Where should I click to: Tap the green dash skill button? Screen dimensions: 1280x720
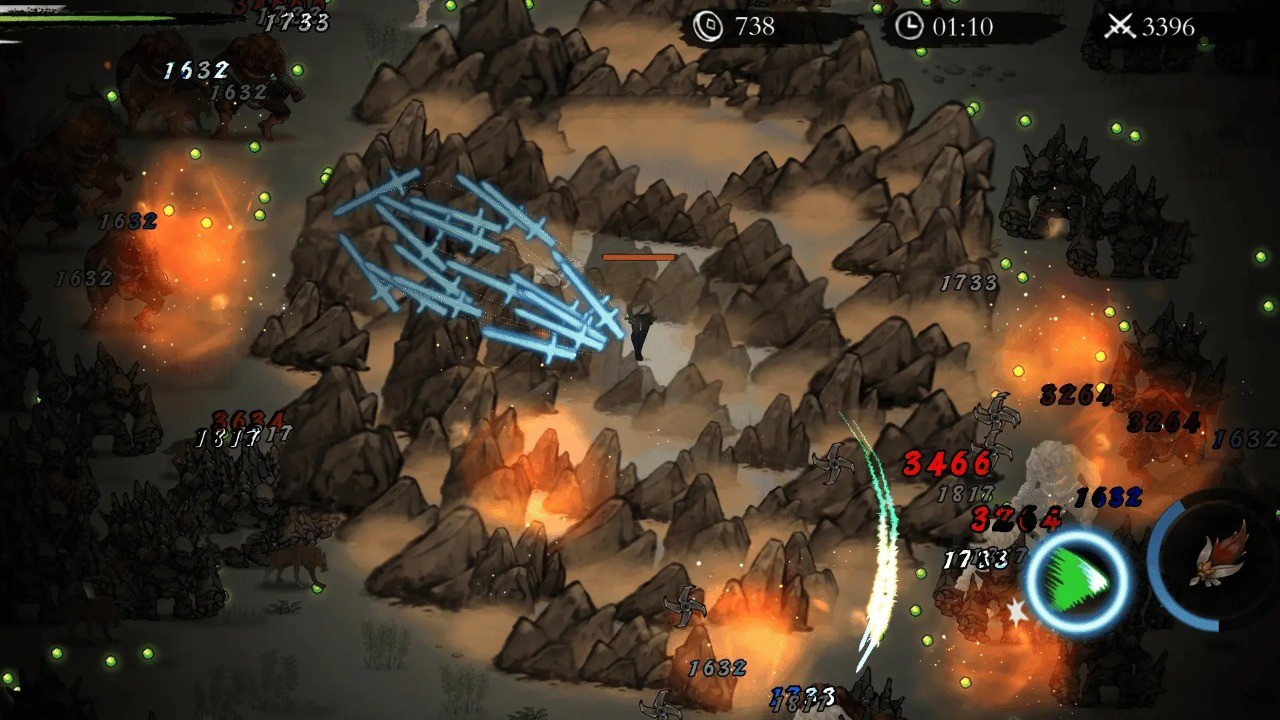click(1073, 585)
